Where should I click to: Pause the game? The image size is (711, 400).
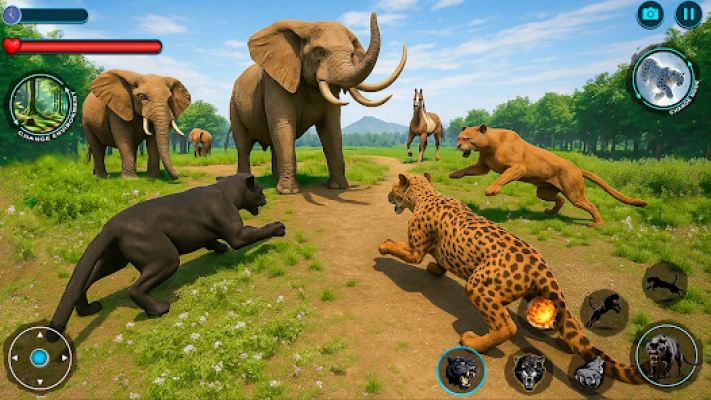point(688,14)
